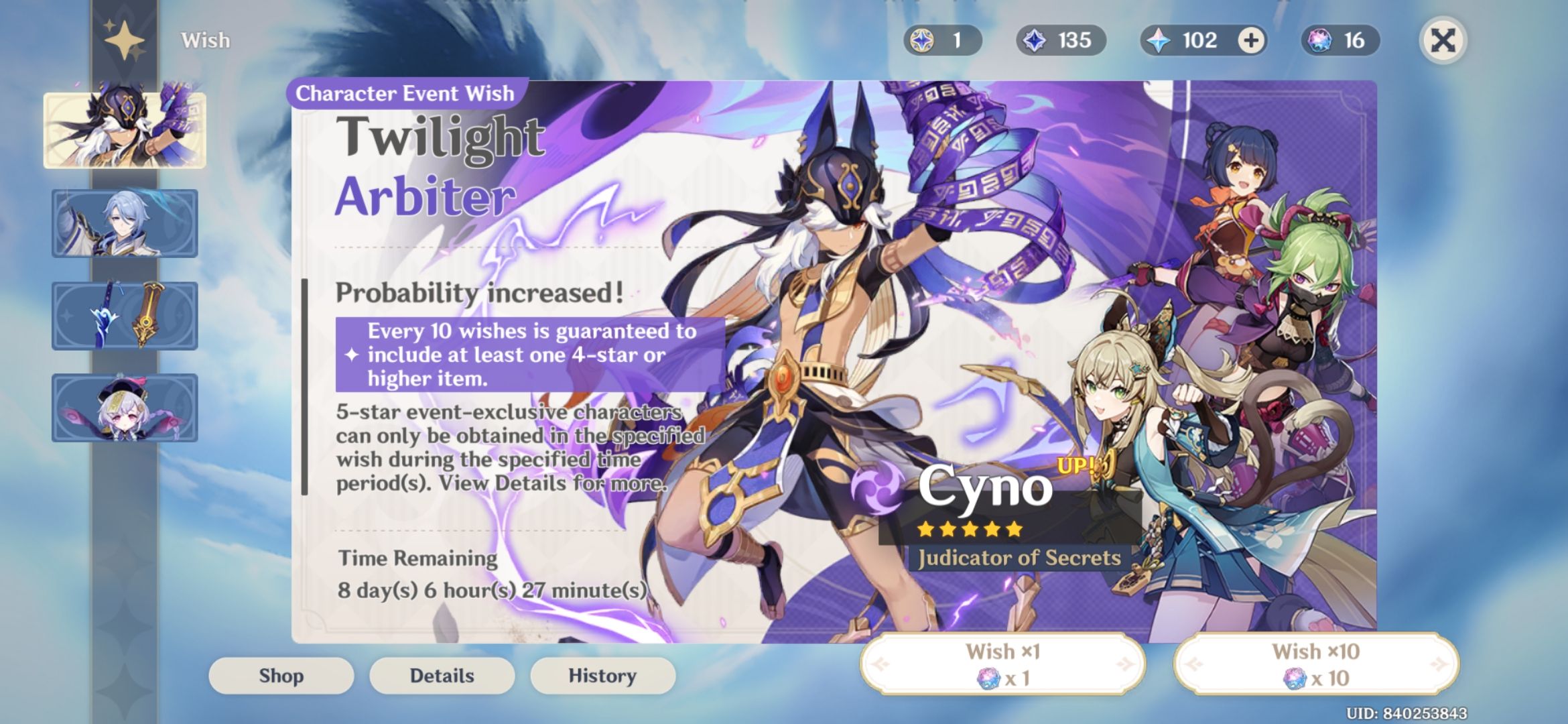The image size is (1568, 724).
Task: Close the Wish screen
Action: (1443, 40)
